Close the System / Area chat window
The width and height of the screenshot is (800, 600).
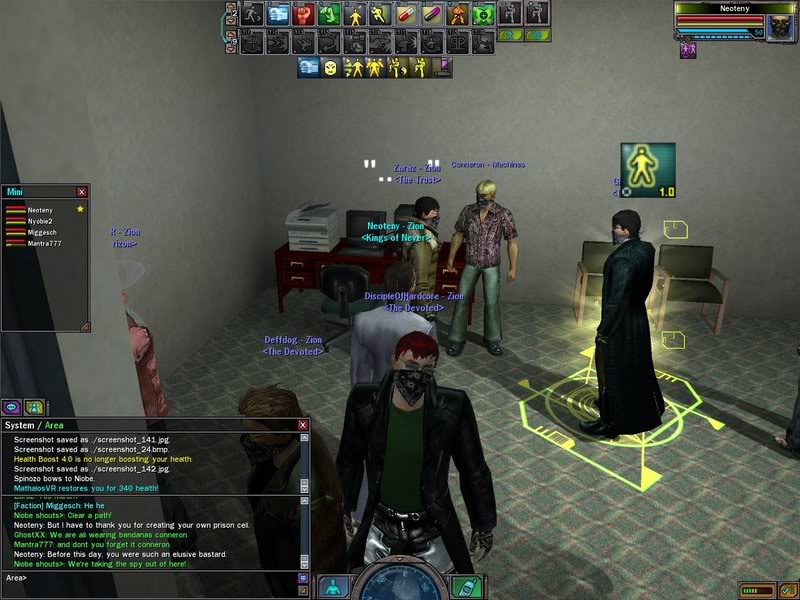(303, 425)
